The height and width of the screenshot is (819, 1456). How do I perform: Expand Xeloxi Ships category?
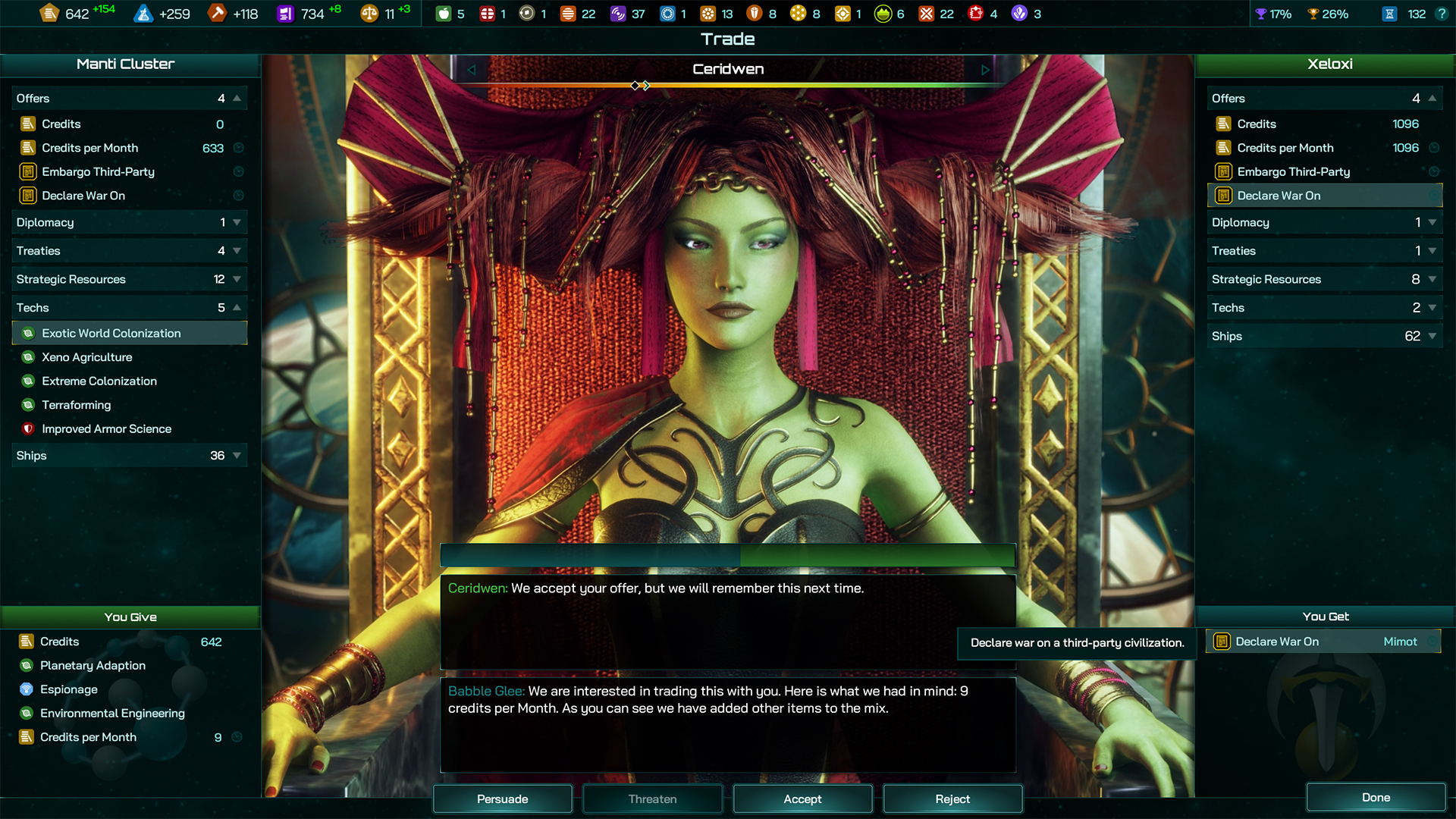click(1324, 336)
